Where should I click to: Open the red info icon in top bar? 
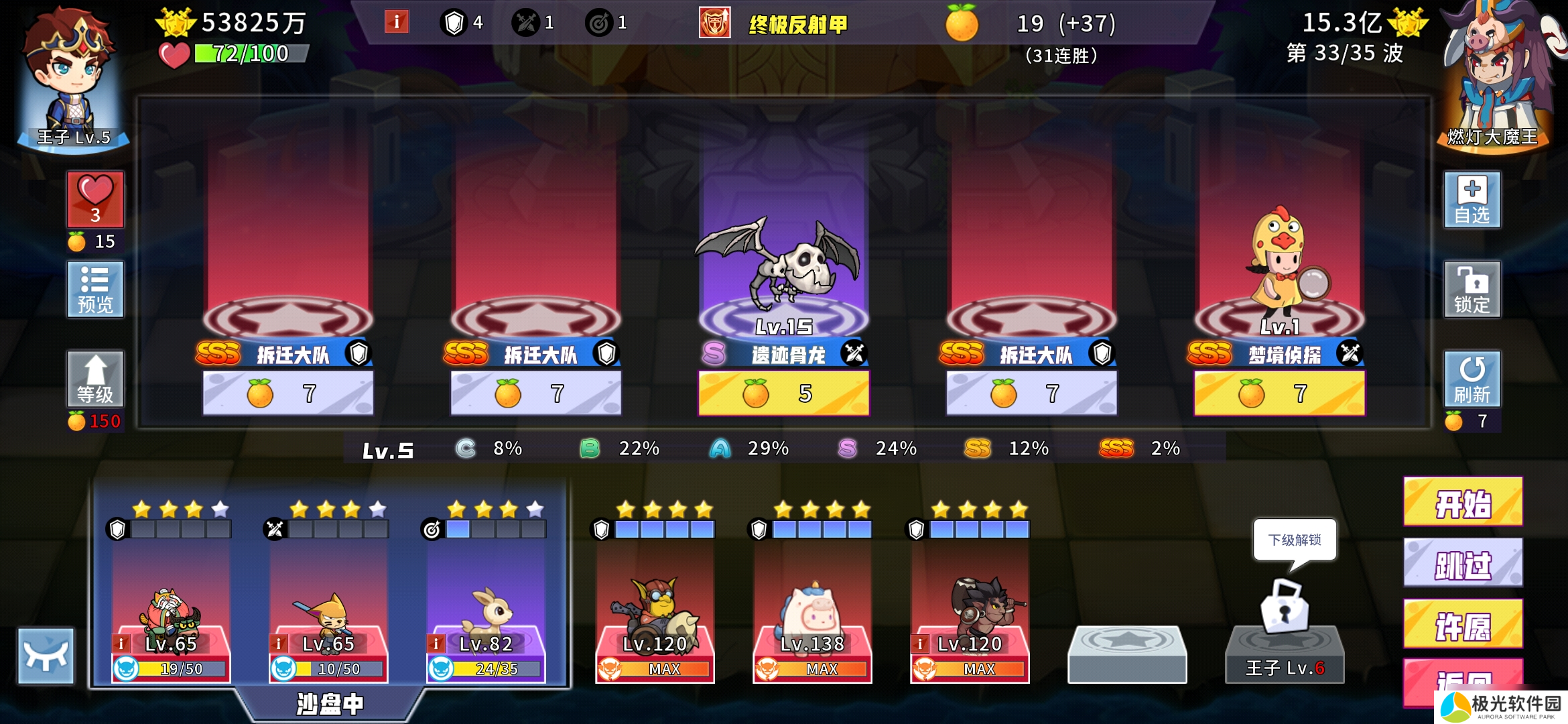397,21
